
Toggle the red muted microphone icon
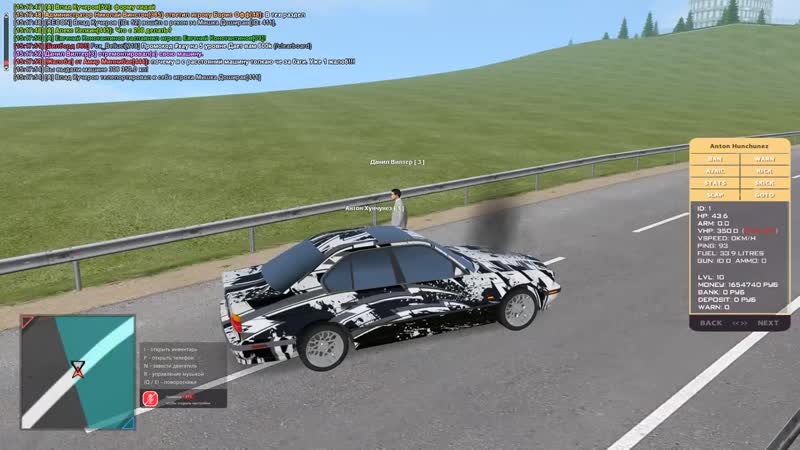pos(148,398)
